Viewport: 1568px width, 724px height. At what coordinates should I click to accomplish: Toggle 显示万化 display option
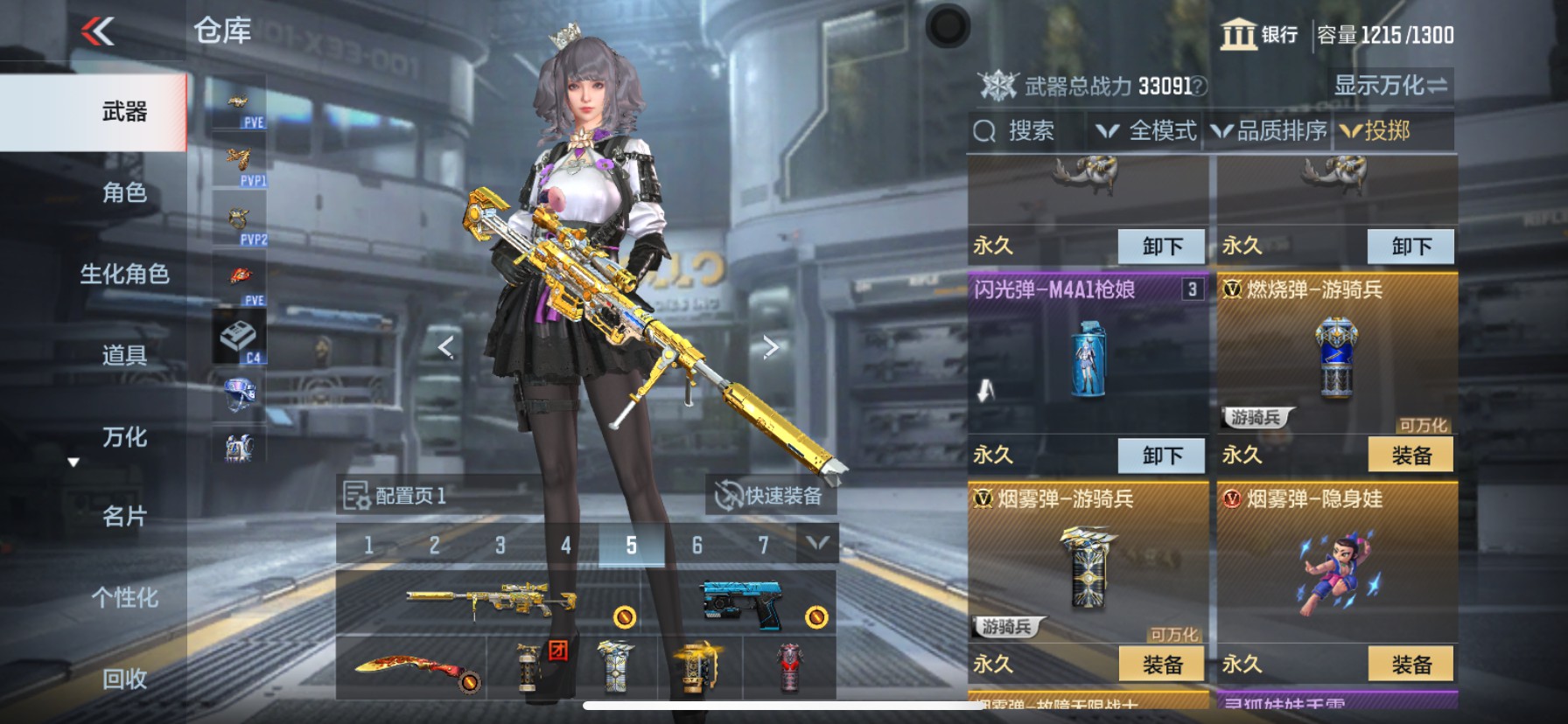point(1389,86)
